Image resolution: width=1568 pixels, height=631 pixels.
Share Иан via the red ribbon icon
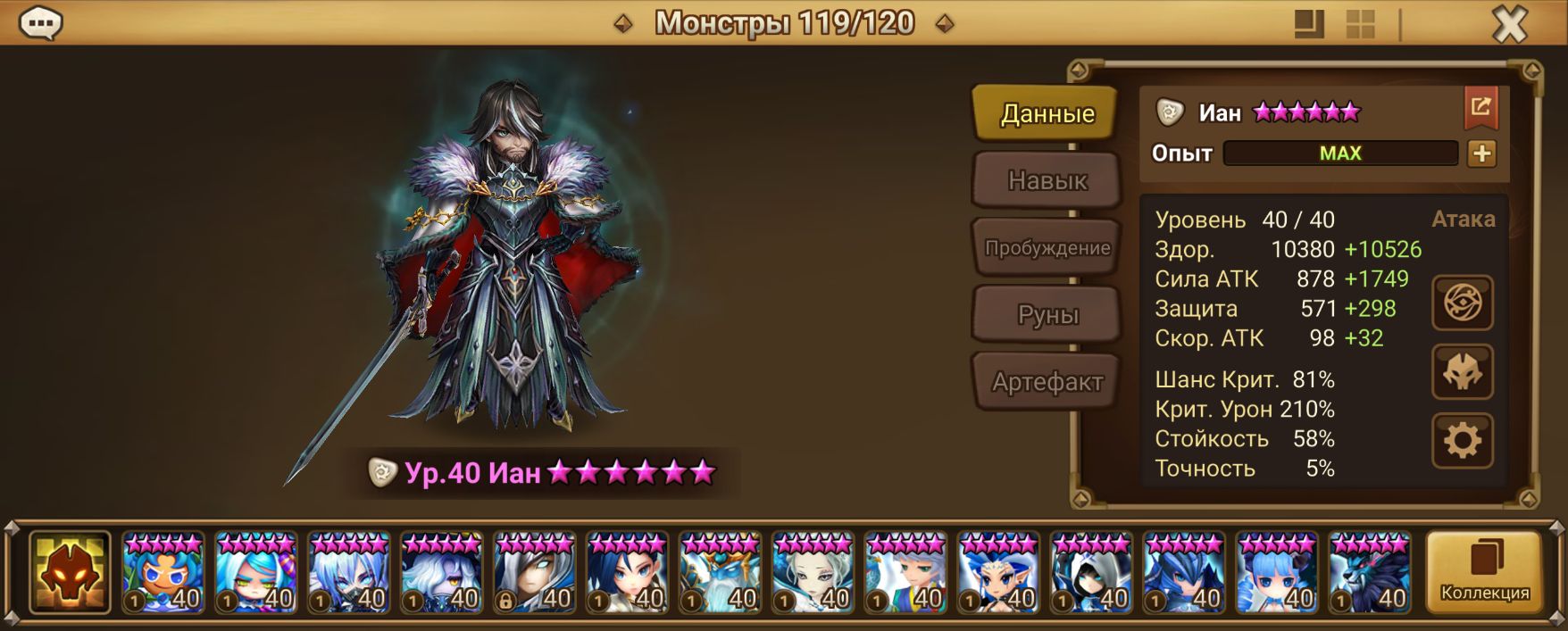tap(1480, 109)
